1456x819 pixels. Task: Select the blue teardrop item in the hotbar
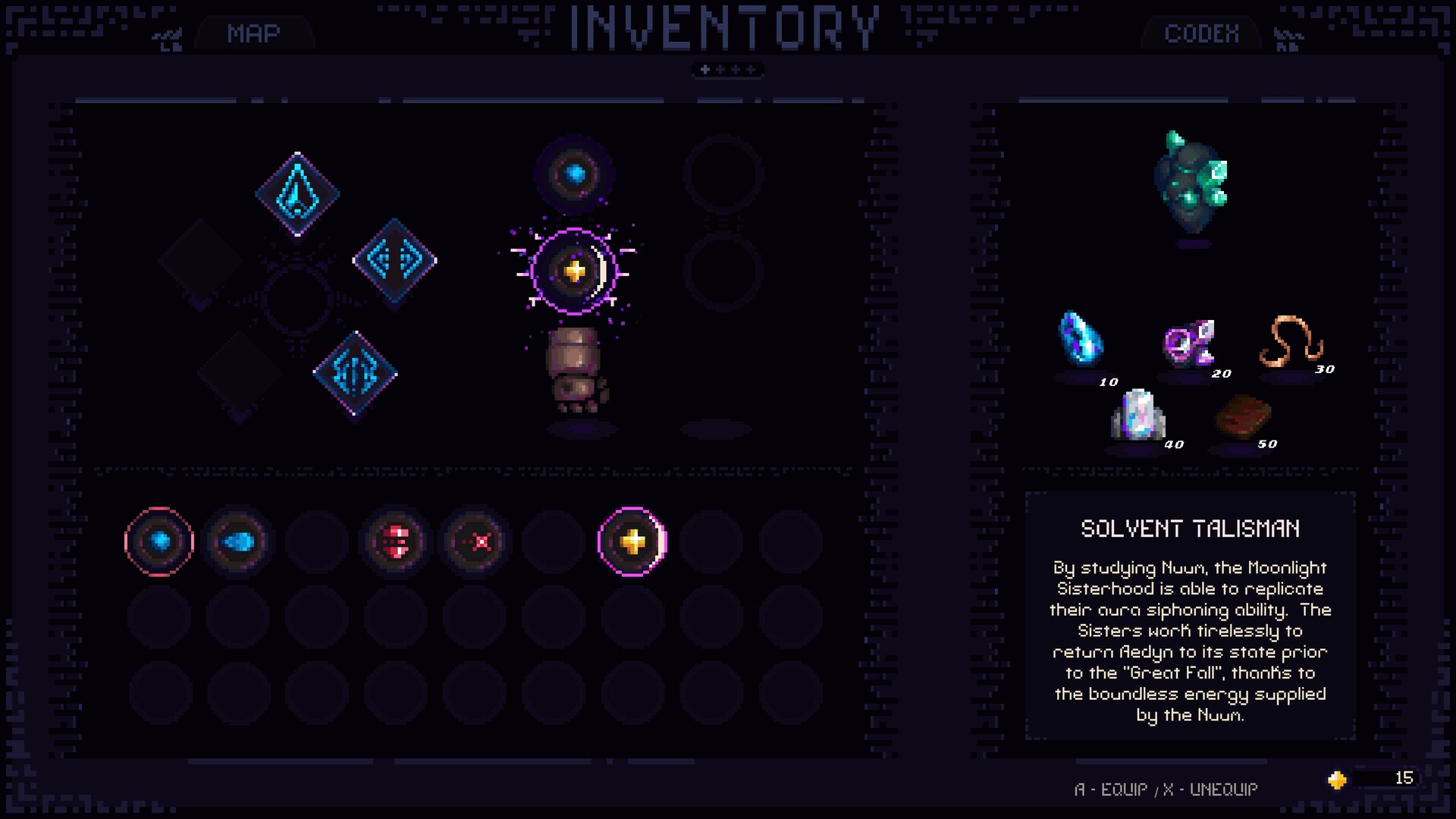pos(239,540)
